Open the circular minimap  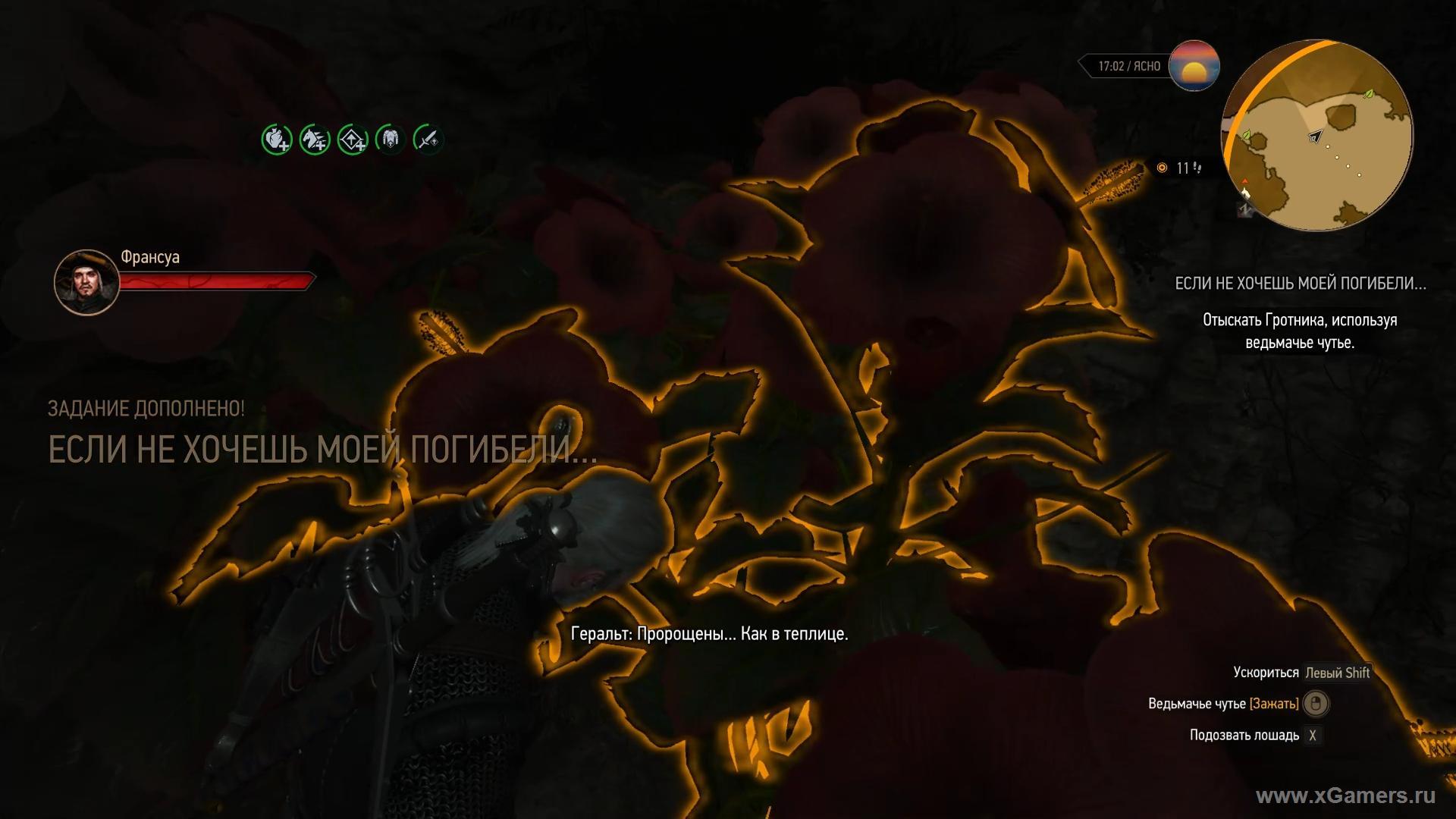(x=1317, y=136)
